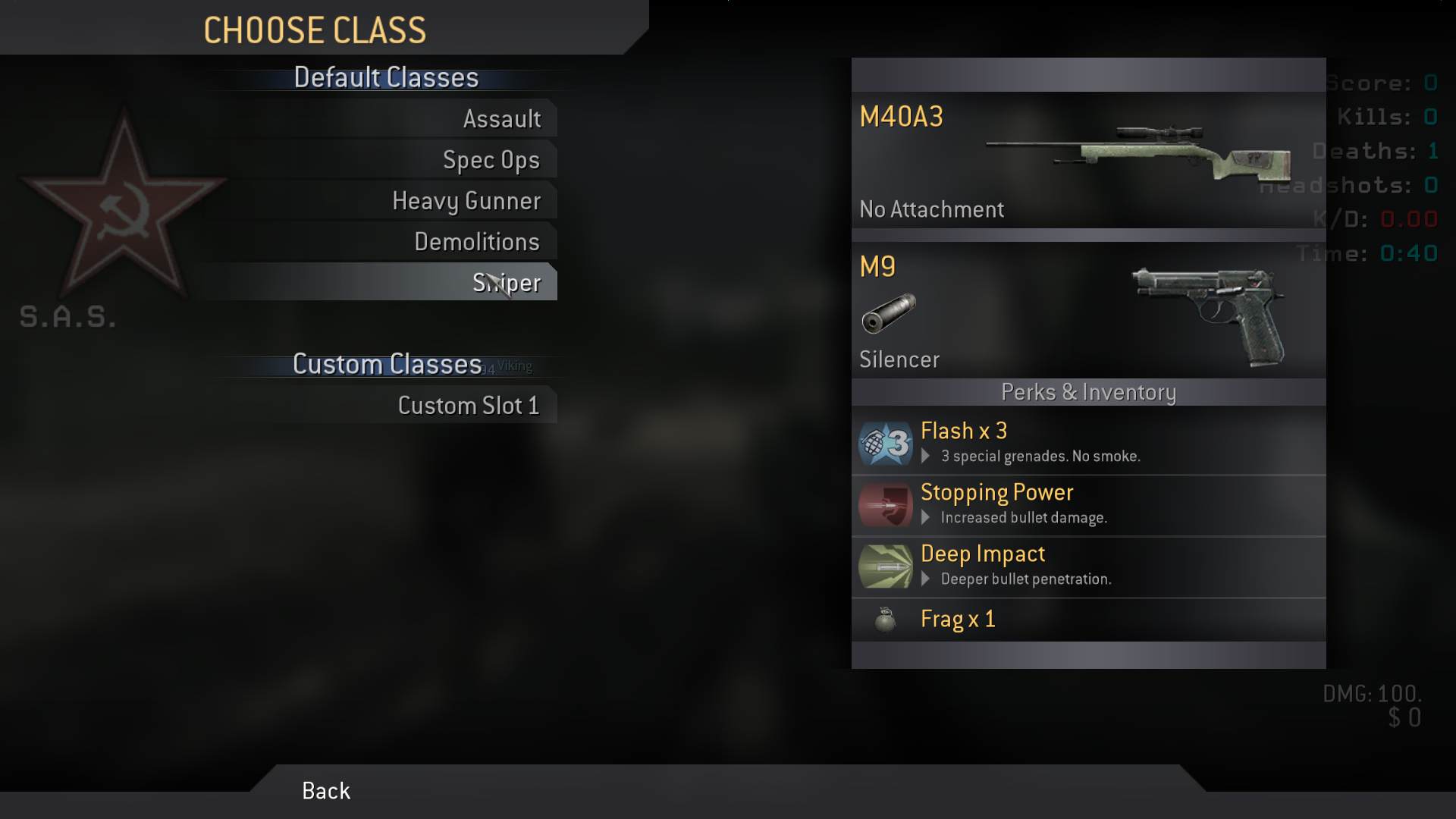Screen dimensions: 1456x819
Task: Choose the Spec Ops class
Action: click(491, 160)
